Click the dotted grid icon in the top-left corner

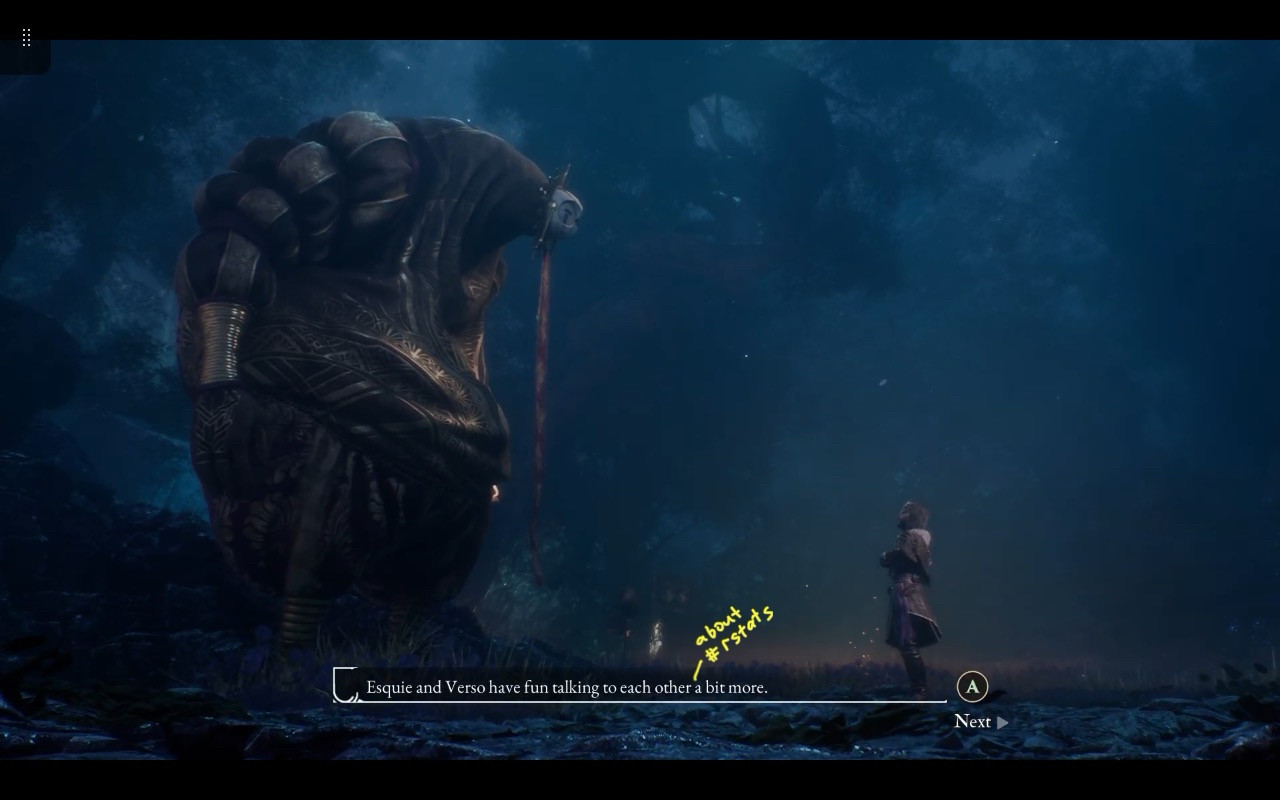pyautogui.click(x=26, y=37)
